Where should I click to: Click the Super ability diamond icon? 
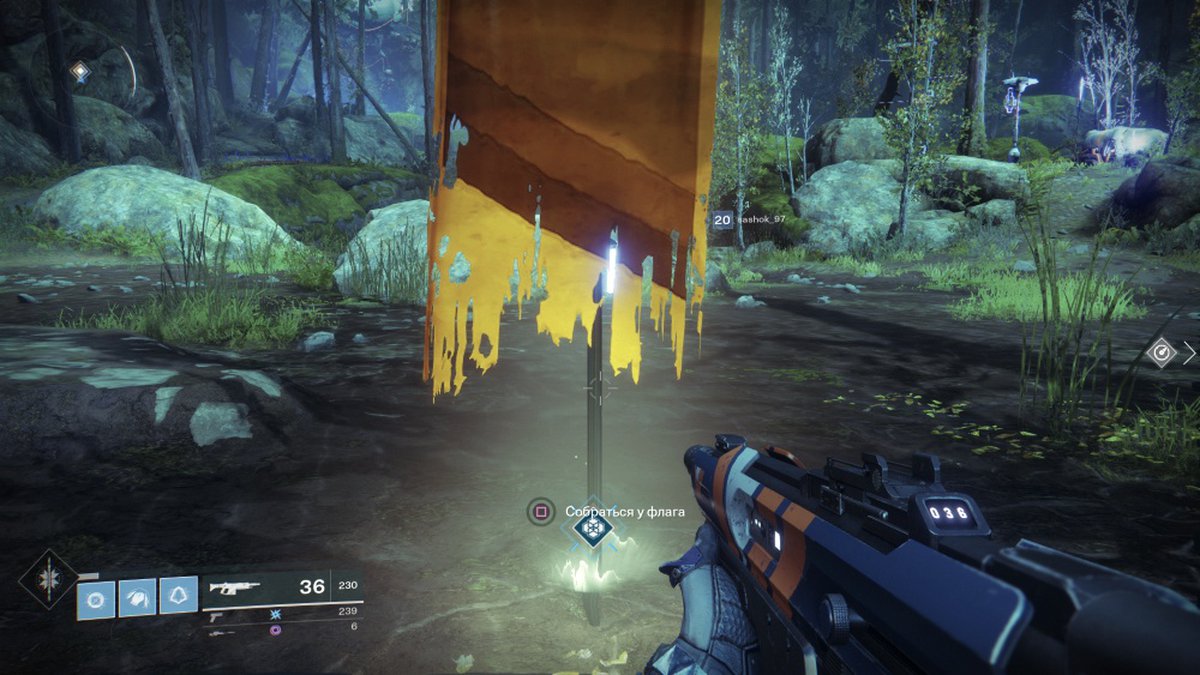[46, 580]
